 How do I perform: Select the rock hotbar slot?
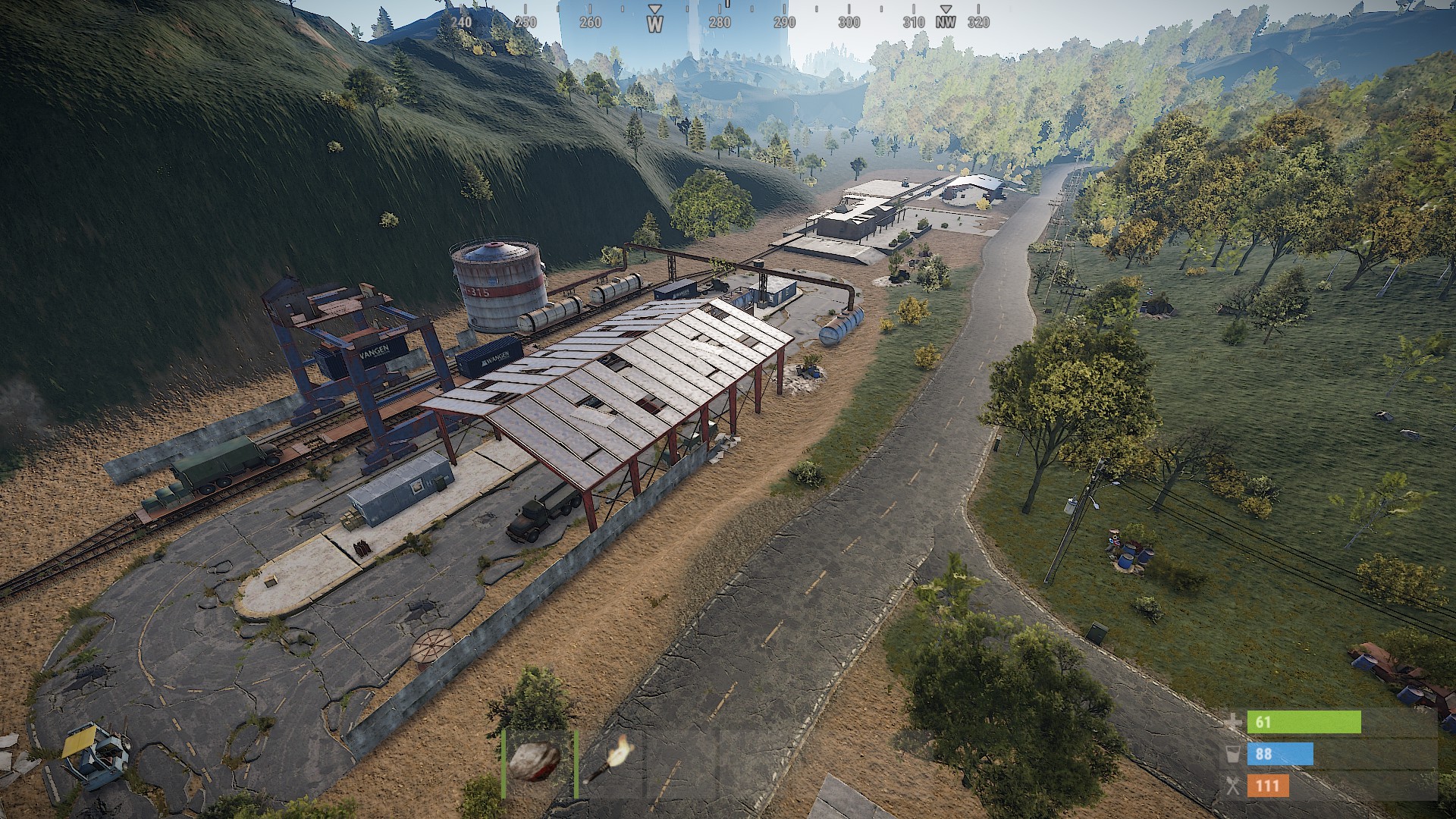point(538,762)
